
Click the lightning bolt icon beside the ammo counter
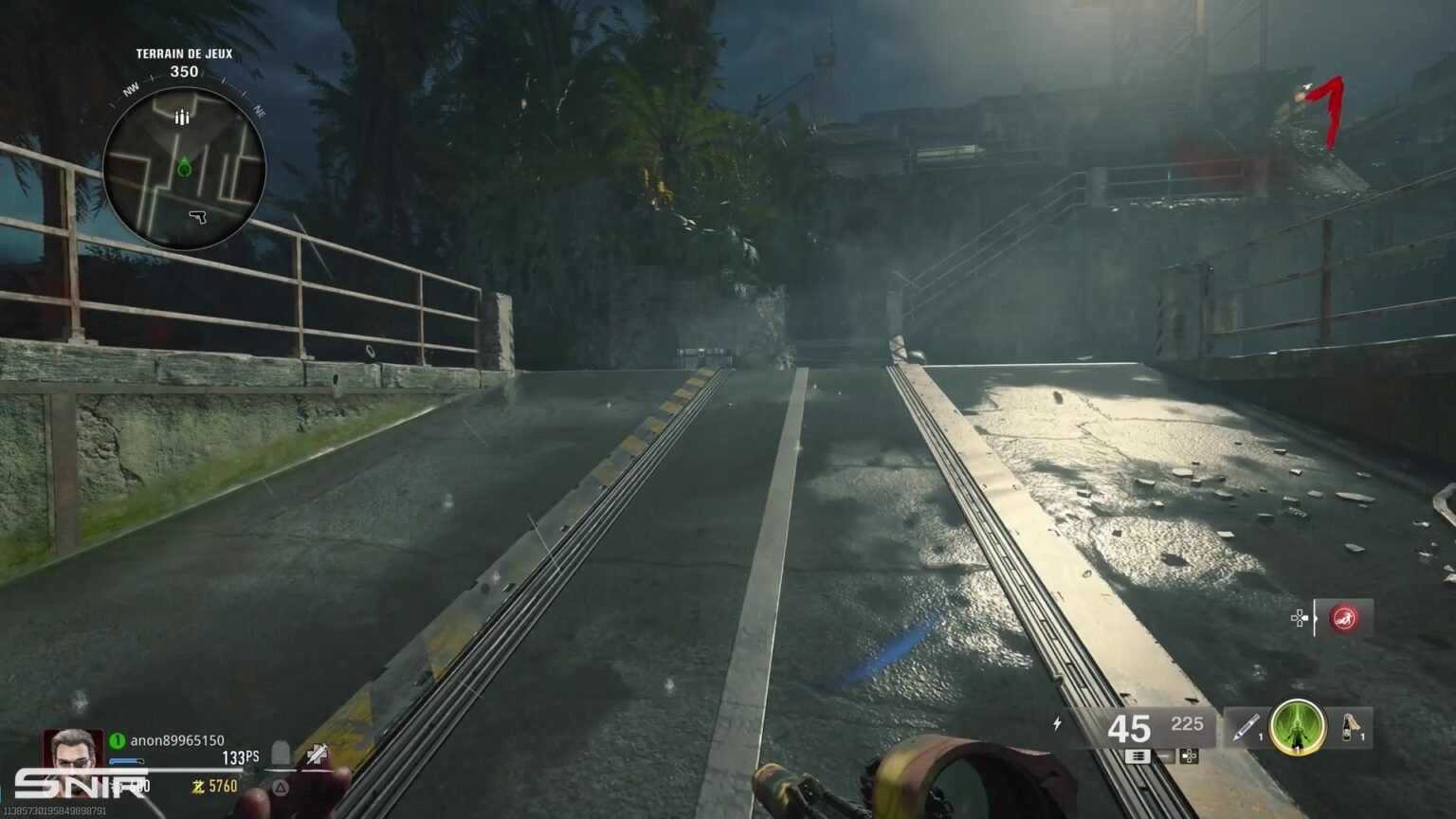pyautogui.click(x=1057, y=723)
